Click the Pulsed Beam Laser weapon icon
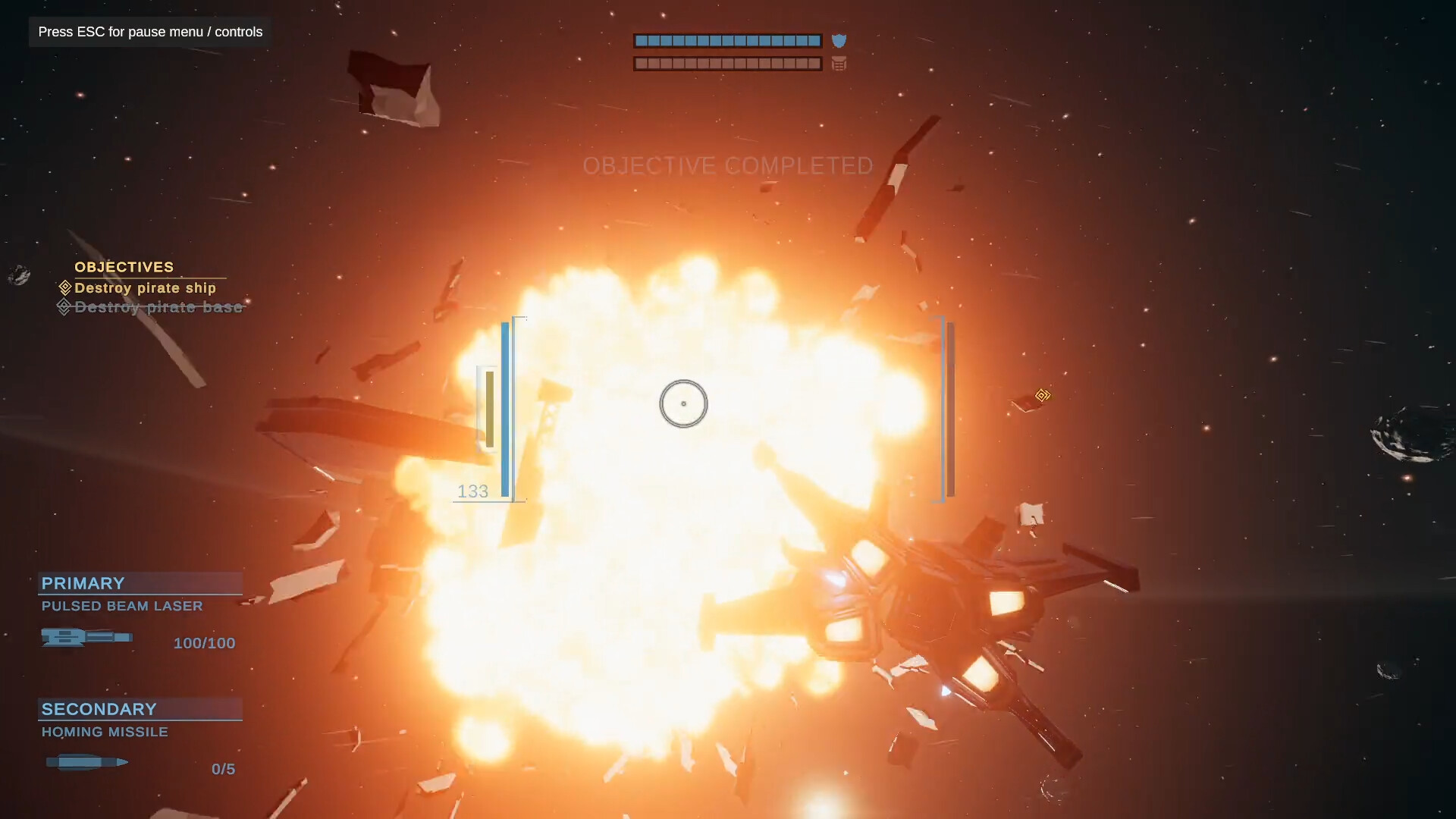 point(87,638)
